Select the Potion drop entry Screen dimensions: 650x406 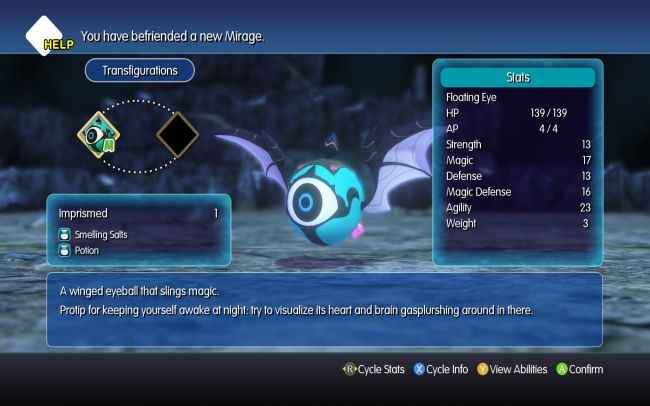tap(88, 250)
